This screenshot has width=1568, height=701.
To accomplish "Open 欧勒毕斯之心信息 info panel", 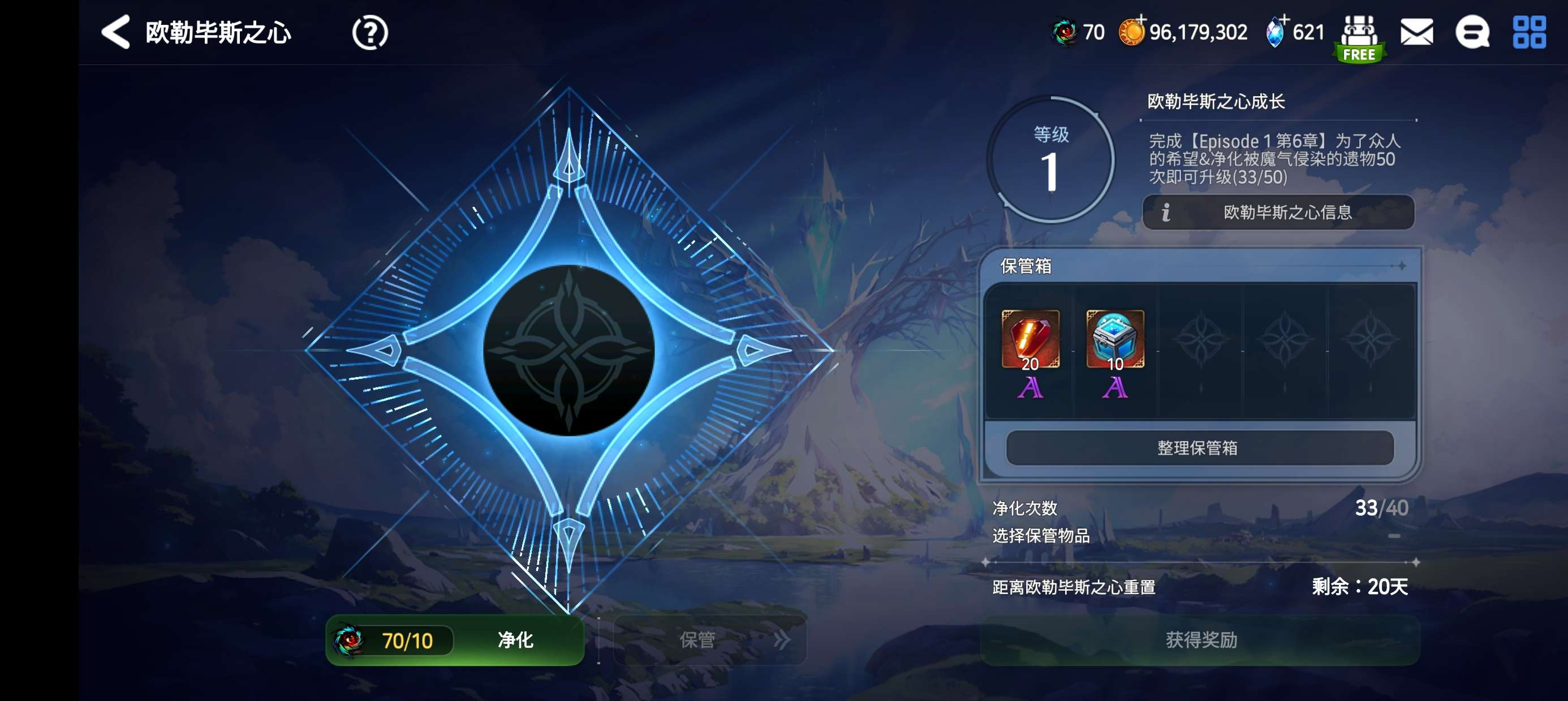I will click(1278, 213).
